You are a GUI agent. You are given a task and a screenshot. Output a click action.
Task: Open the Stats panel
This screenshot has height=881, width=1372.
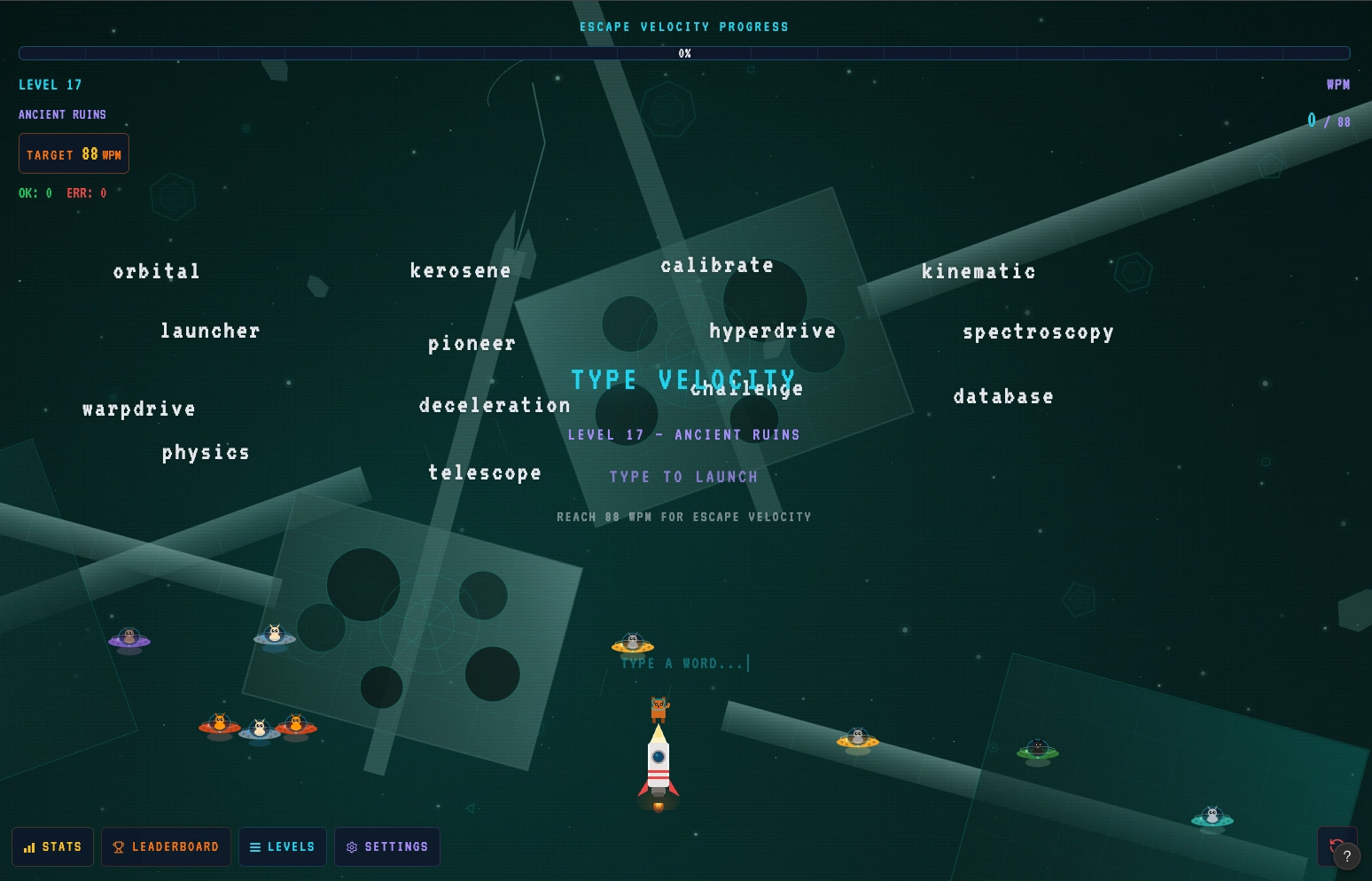[x=52, y=846]
